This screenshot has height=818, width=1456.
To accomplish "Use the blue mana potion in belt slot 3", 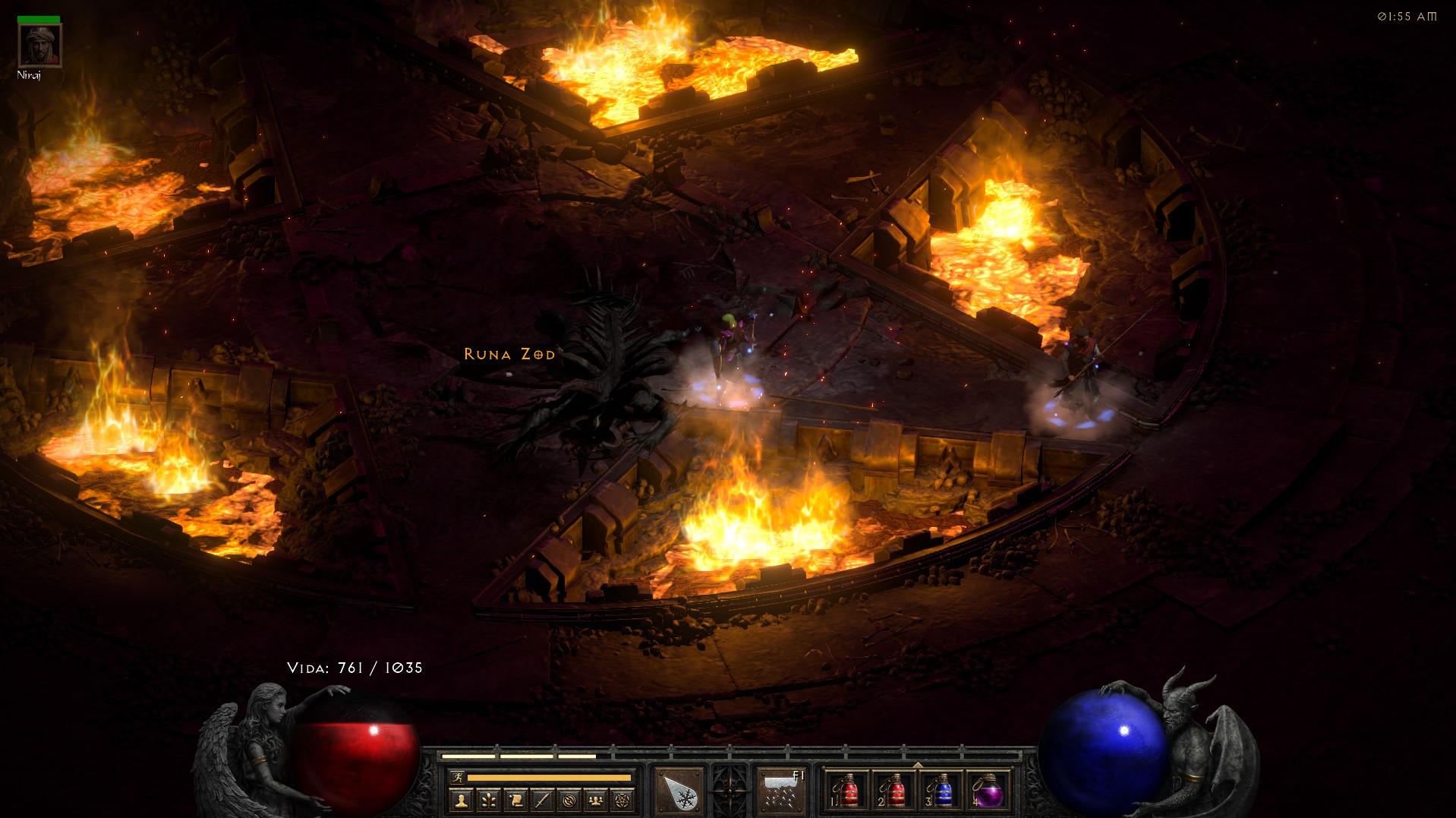I will [941, 791].
